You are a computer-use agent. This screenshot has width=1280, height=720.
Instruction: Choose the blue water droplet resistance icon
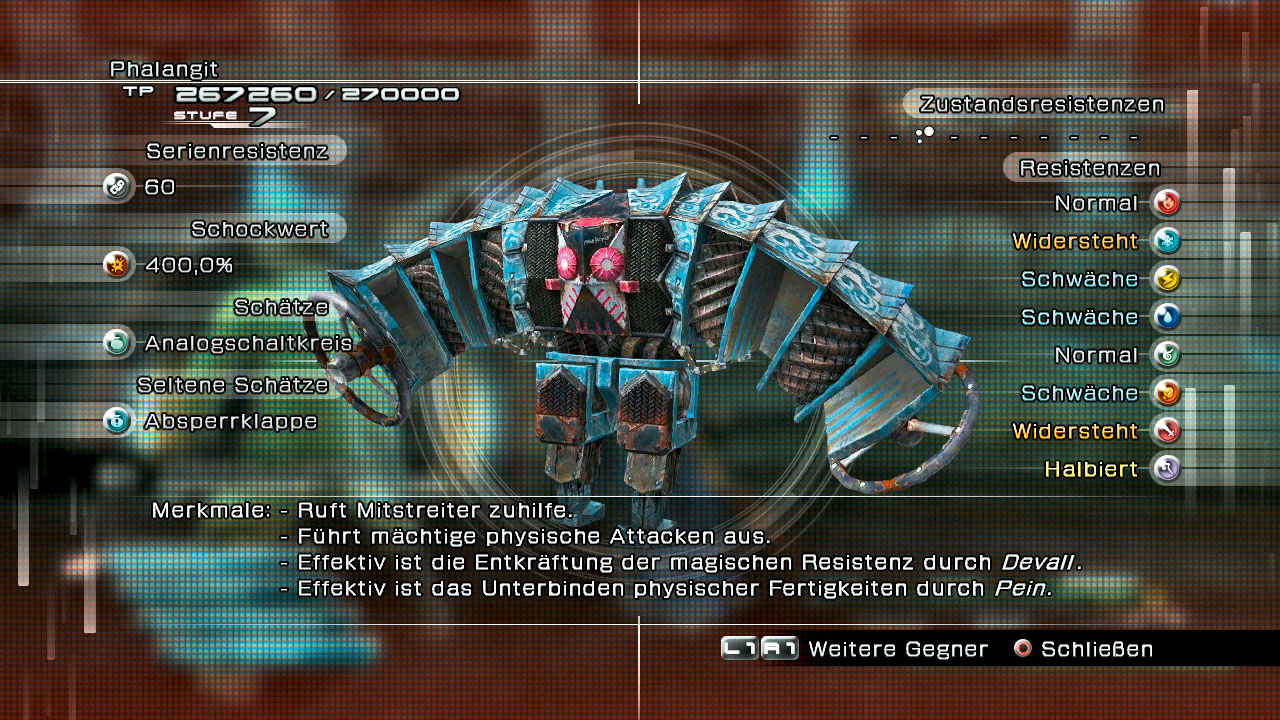pyautogui.click(x=1166, y=317)
